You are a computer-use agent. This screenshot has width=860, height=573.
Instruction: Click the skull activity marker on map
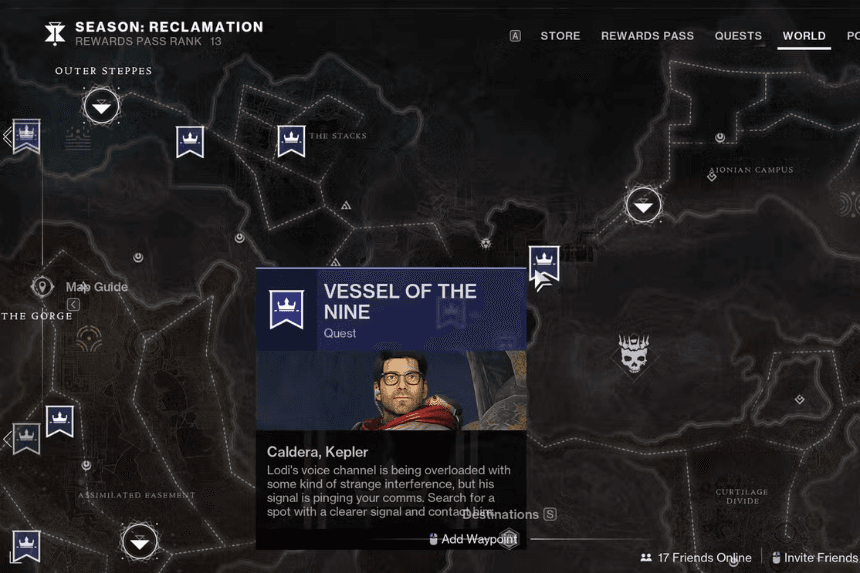(x=633, y=354)
